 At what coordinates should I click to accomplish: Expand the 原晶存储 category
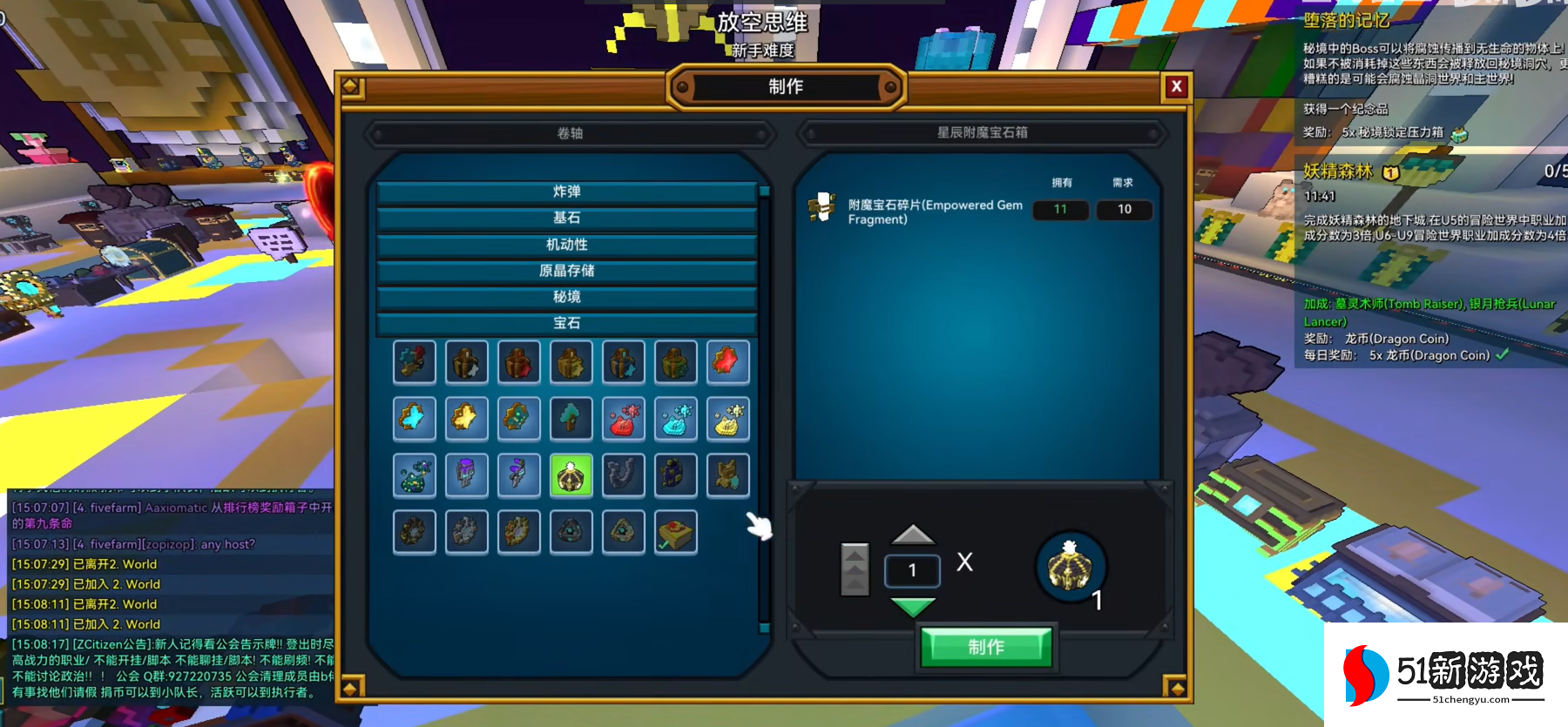pyautogui.click(x=566, y=271)
